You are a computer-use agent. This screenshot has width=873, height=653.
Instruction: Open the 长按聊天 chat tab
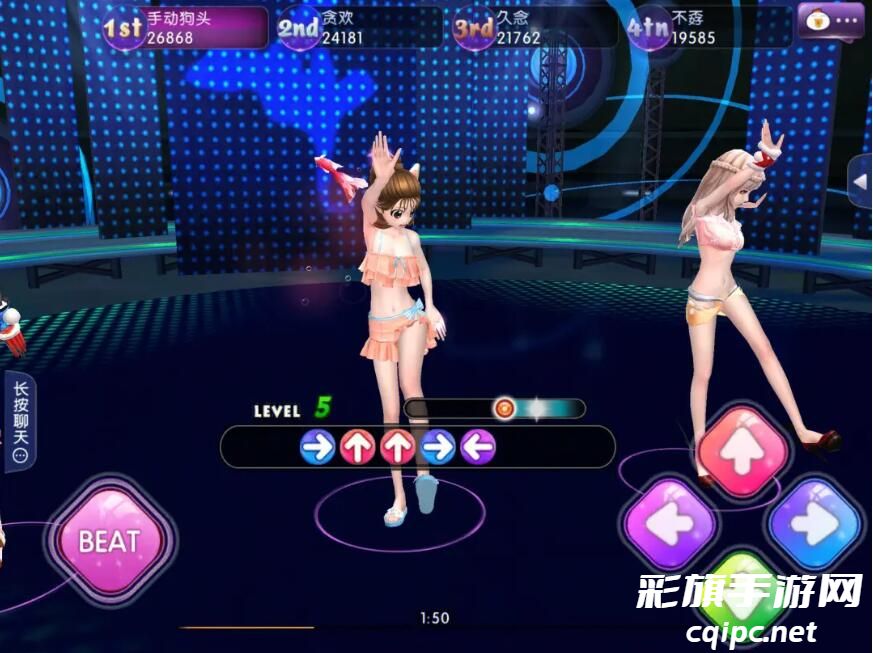click(x=20, y=420)
